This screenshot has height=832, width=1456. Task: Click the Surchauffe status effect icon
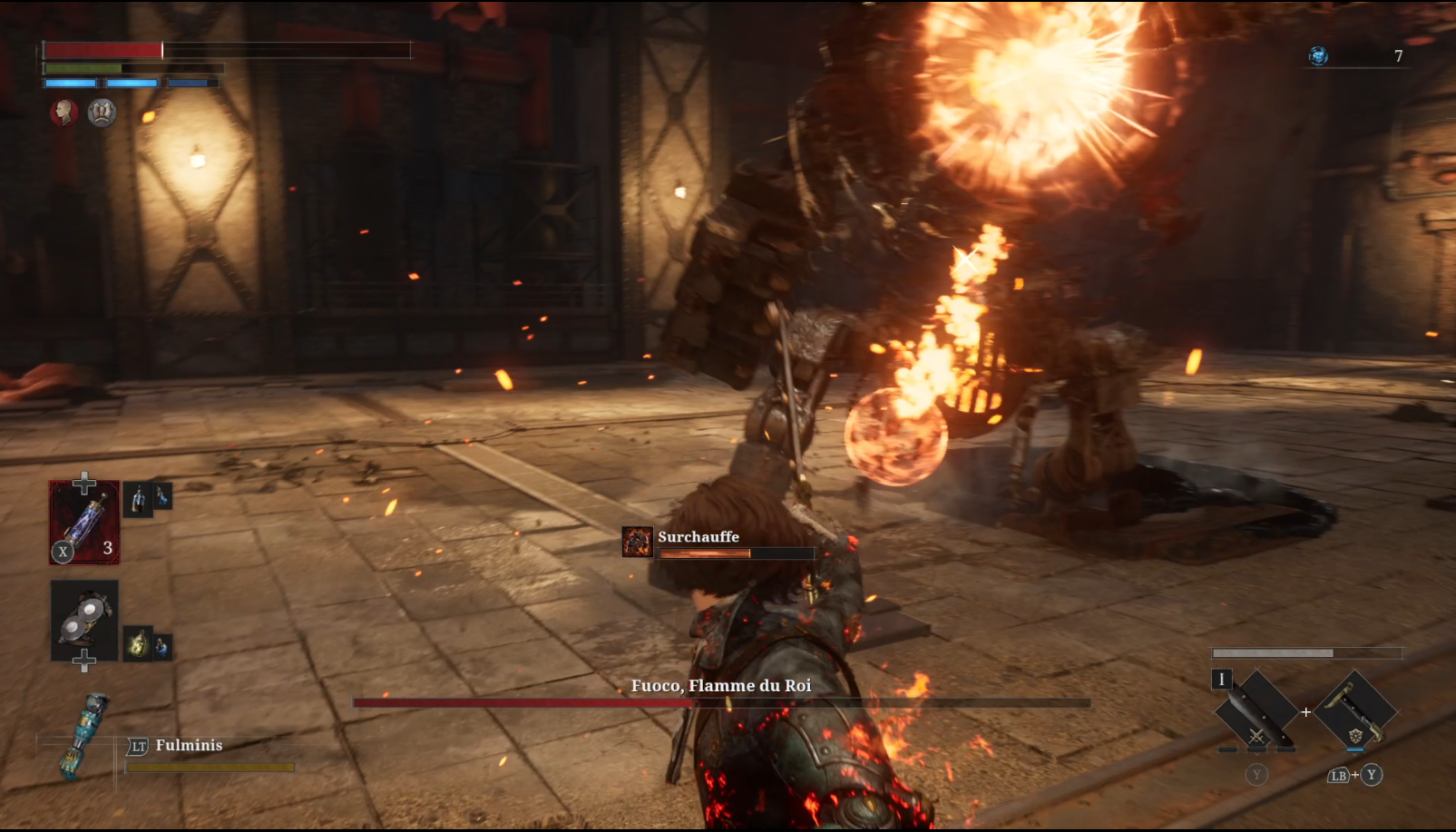point(637,541)
